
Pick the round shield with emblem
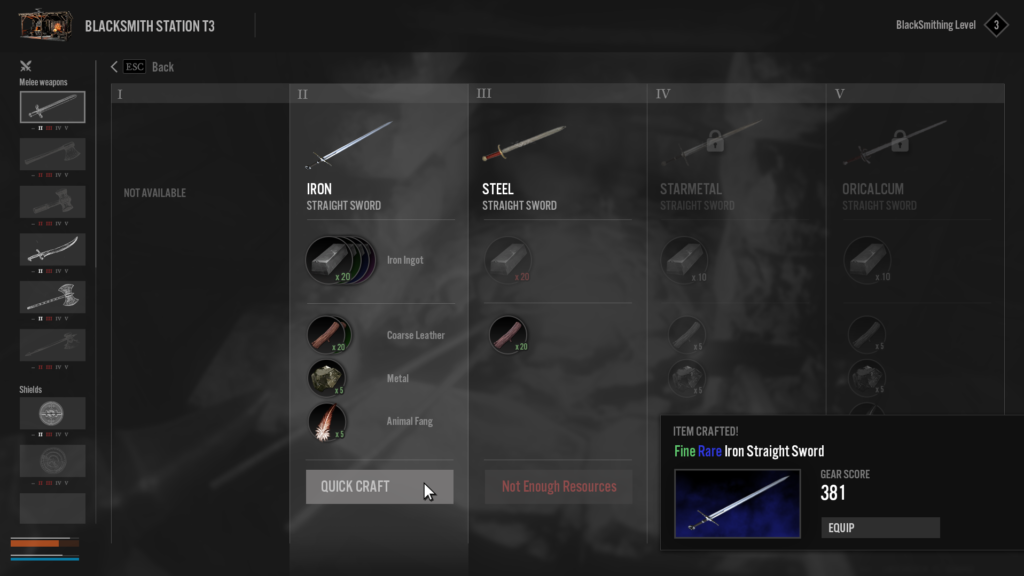53,413
